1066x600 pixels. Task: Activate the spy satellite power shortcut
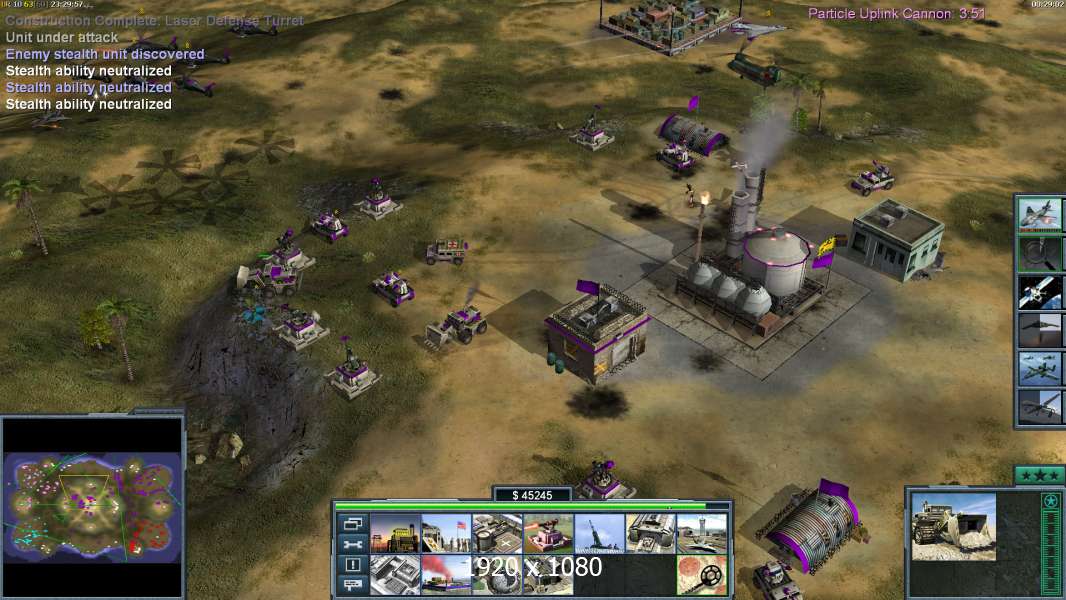pyautogui.click(x=1039, y=291)
